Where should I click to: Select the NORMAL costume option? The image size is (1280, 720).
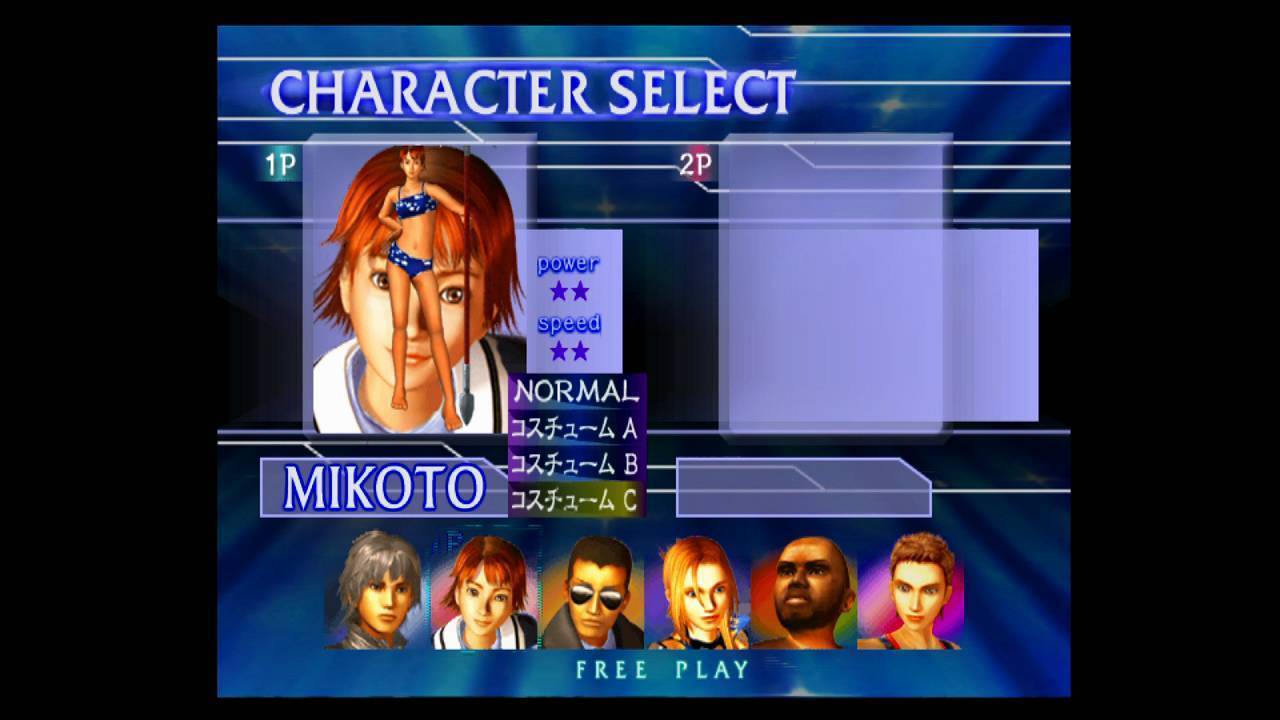coord(575,391)
